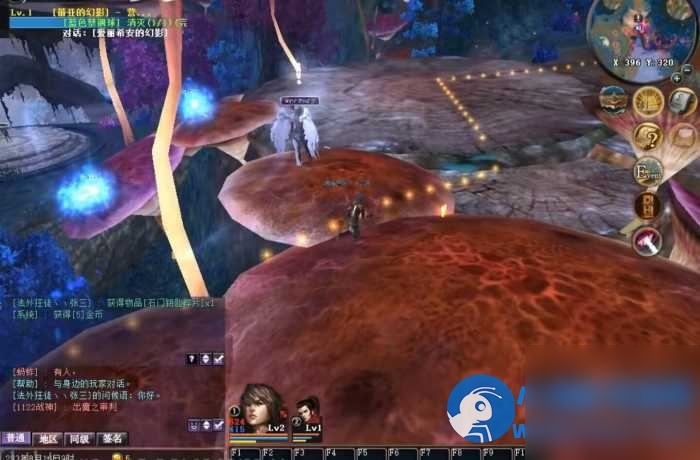
Task: Open the Event menu icon
Action: point(648,171)
